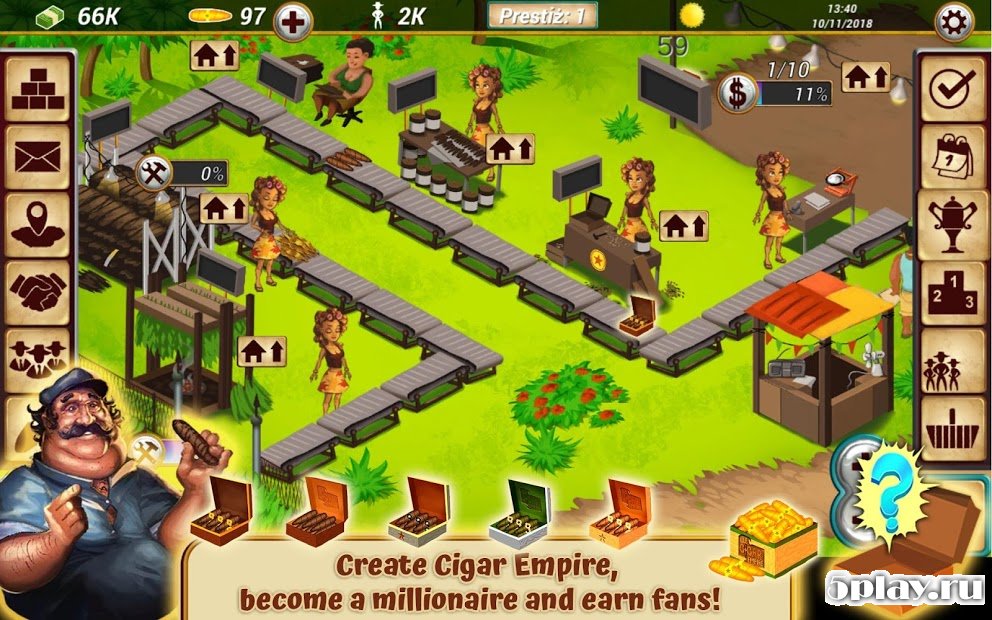Open the checkmark tasks menu
Image resolution: width=992 pixels, height=620 pixels.
coord(951,89)
